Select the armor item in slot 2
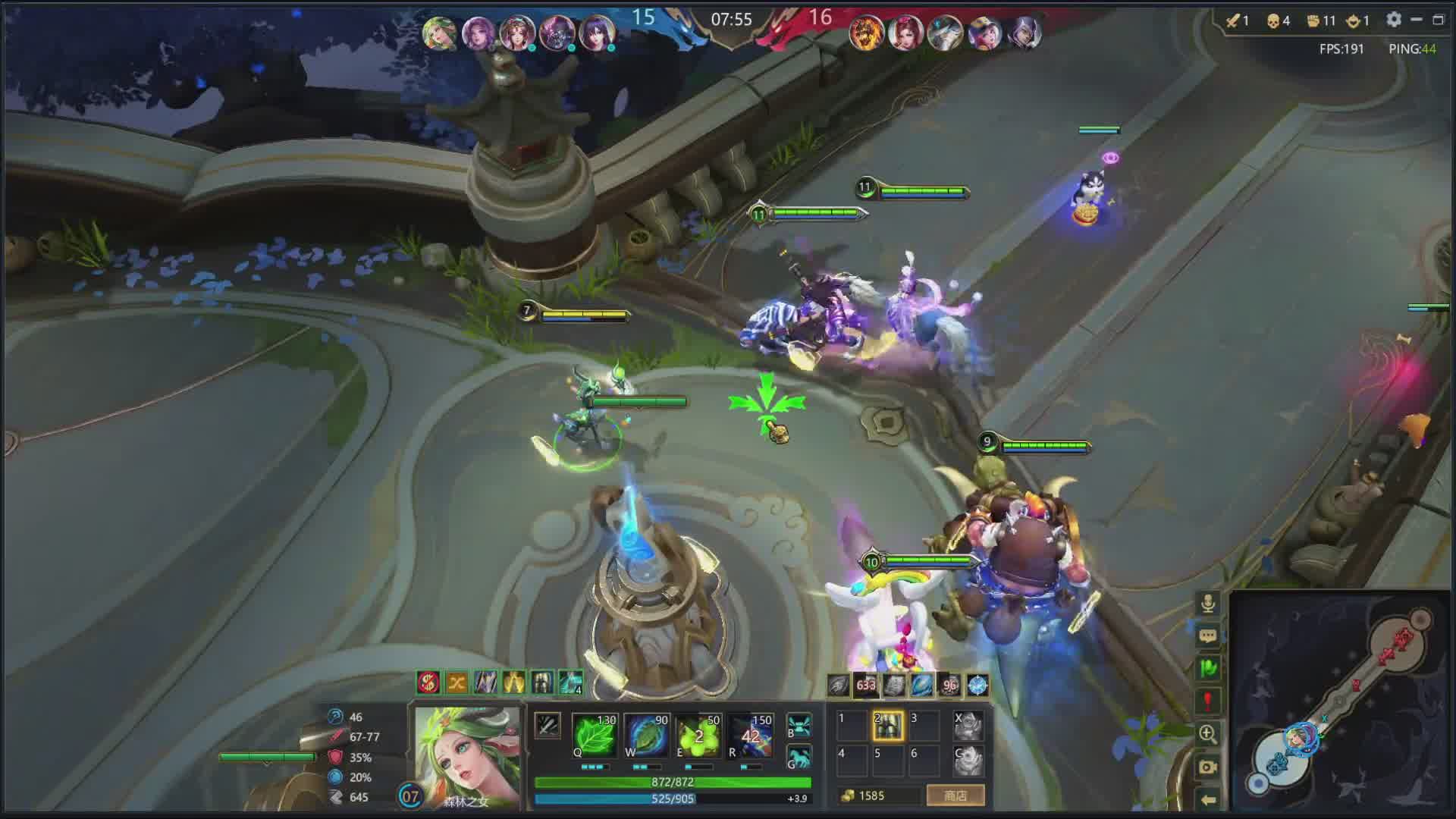Viewport: 1456px width, 819px height. (x=887, y=726)
